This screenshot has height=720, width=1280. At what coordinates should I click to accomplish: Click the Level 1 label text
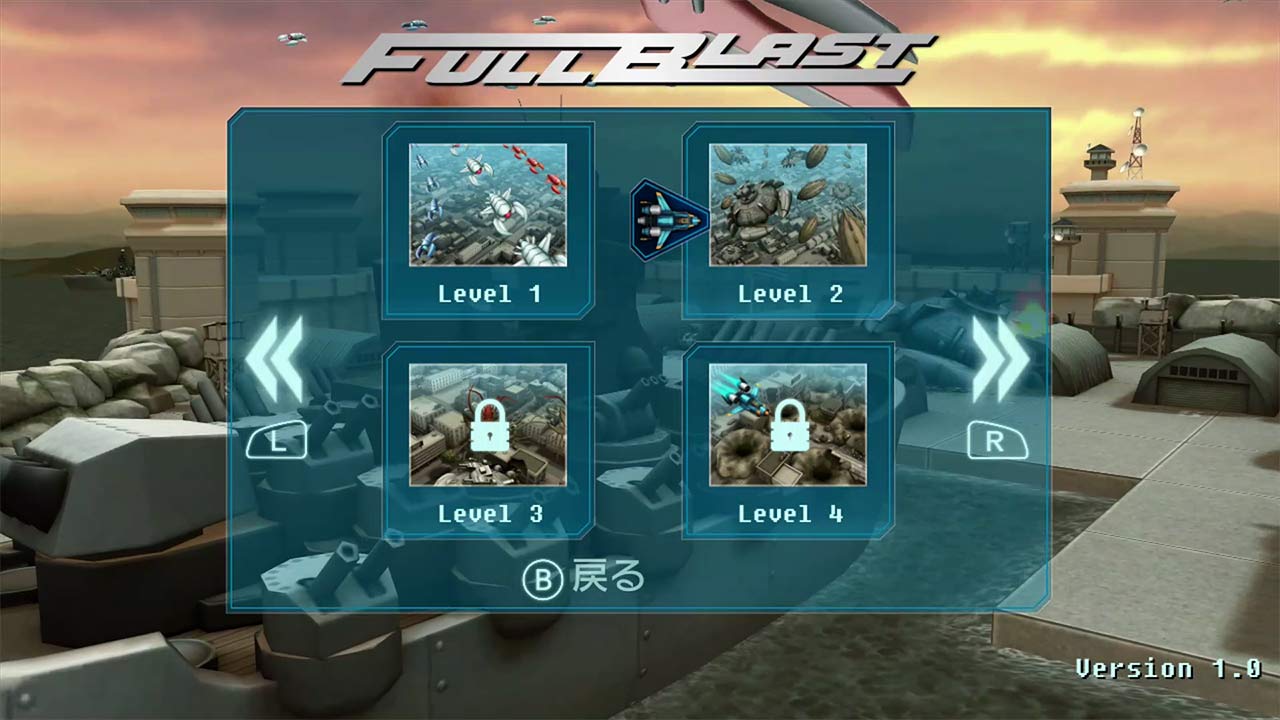489,293
